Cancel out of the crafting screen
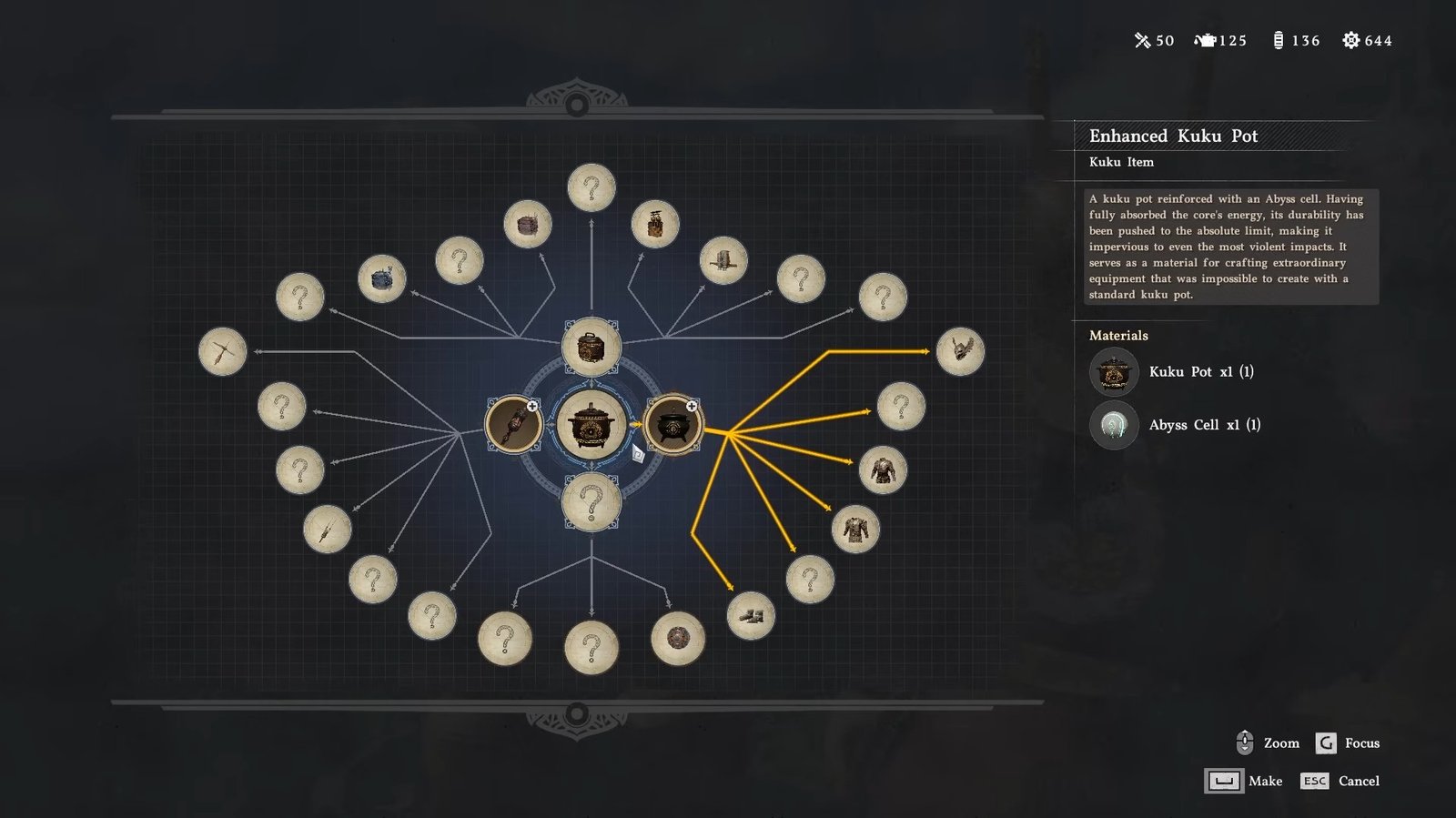Viewport: 1456px width, 818px height. coord(1340,781)
